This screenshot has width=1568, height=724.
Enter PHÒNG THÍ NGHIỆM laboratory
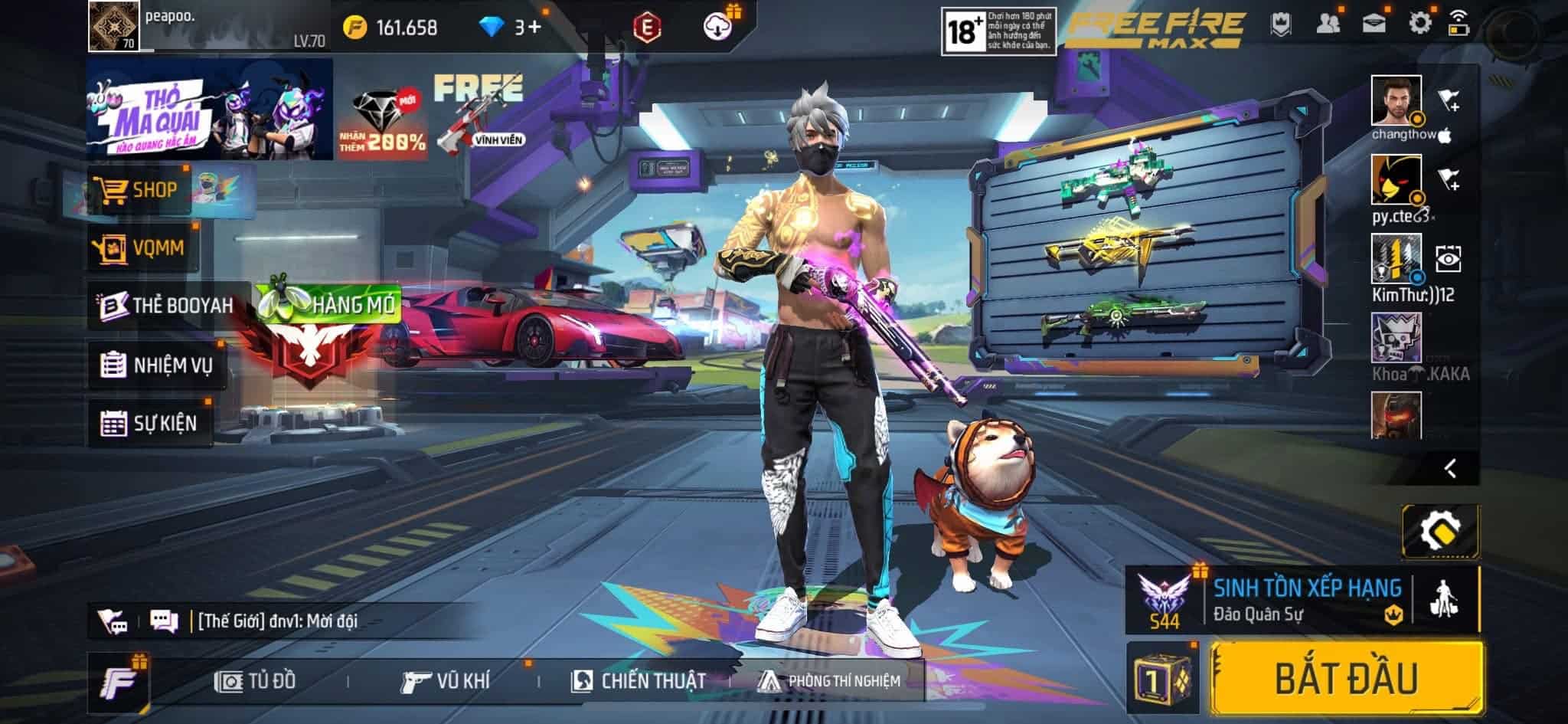pyautogui.click(x=830, y=680)
